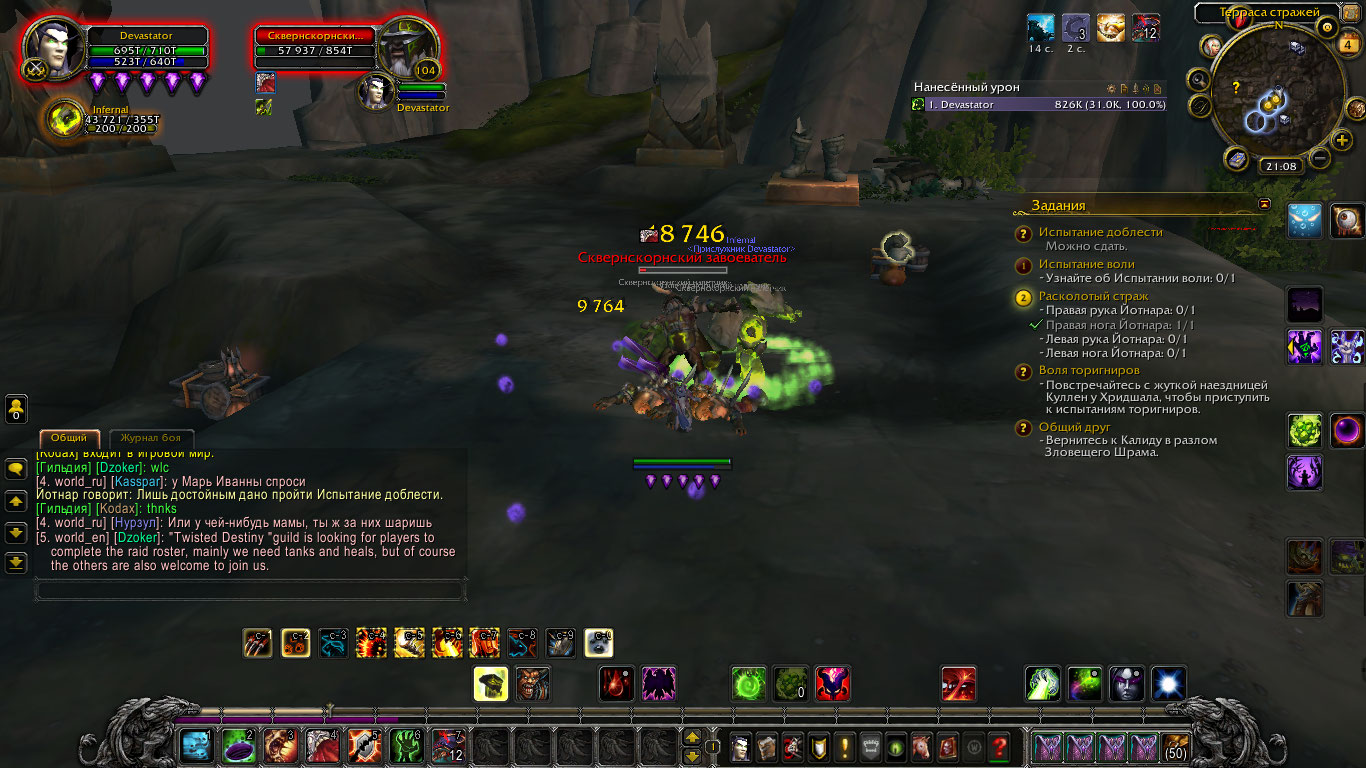Open the Испытание доблести quest entry

click(x=1100, y=232)
